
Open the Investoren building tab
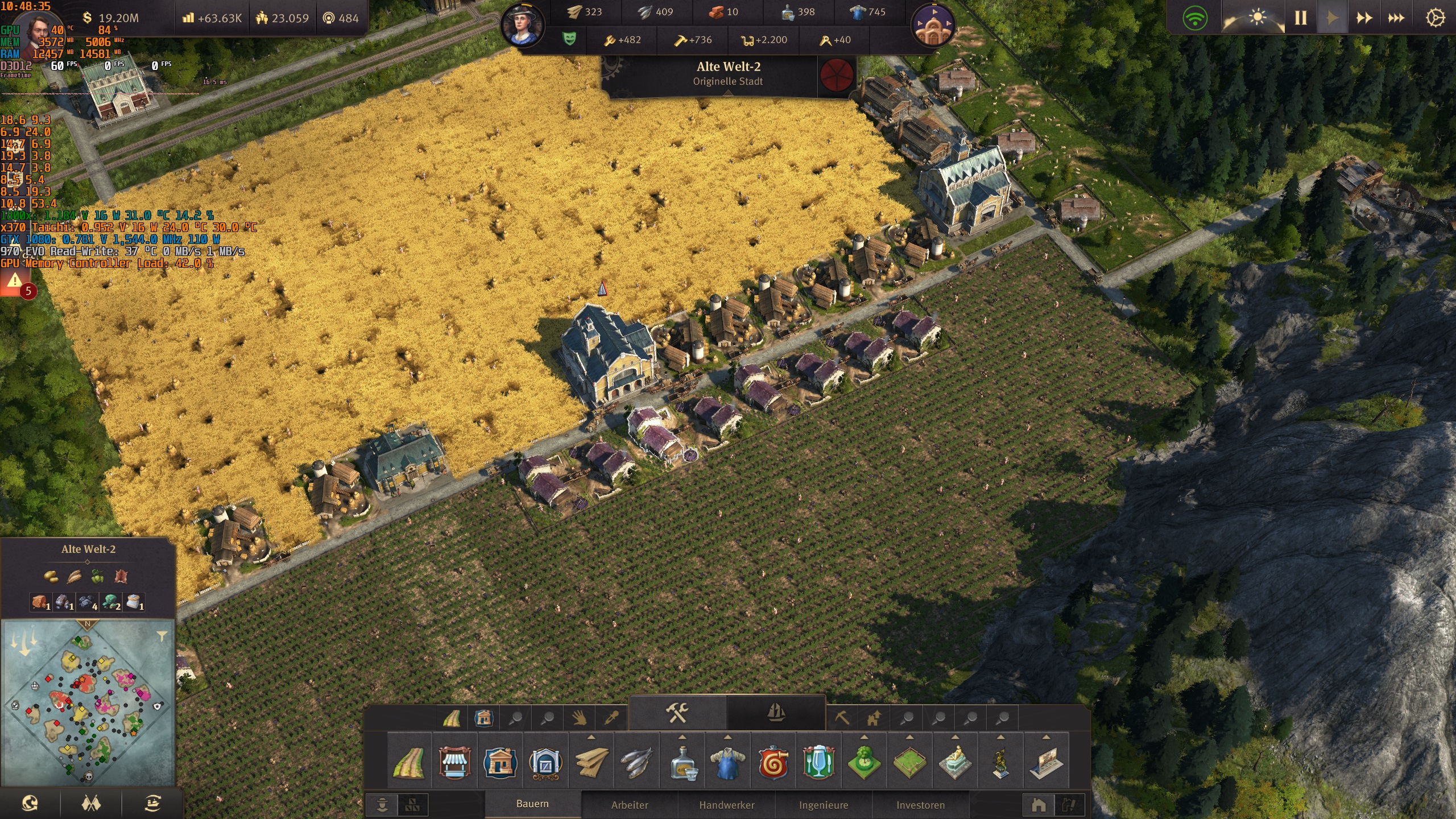921,805
